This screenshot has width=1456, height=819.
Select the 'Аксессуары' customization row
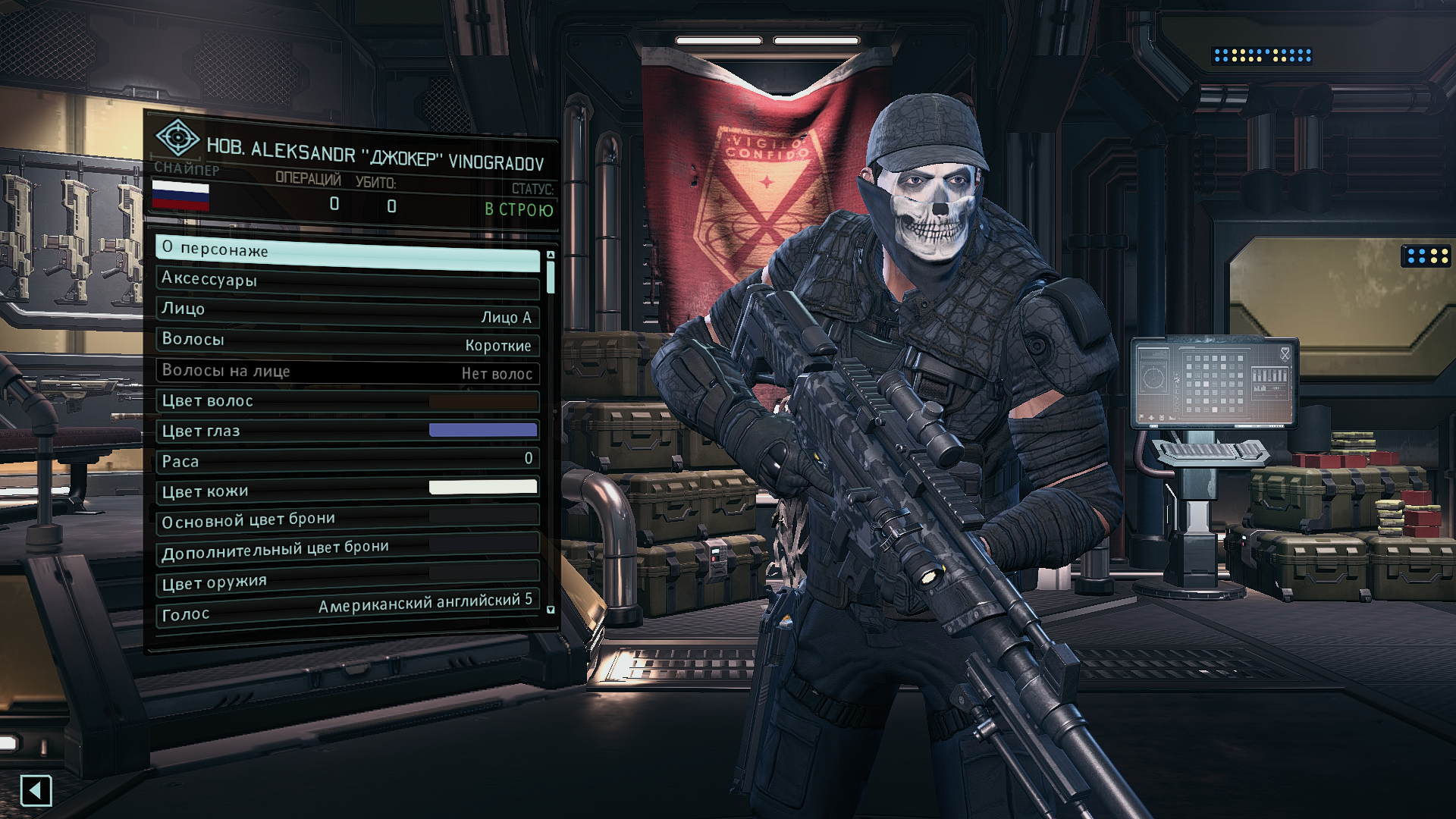point(347,282)
